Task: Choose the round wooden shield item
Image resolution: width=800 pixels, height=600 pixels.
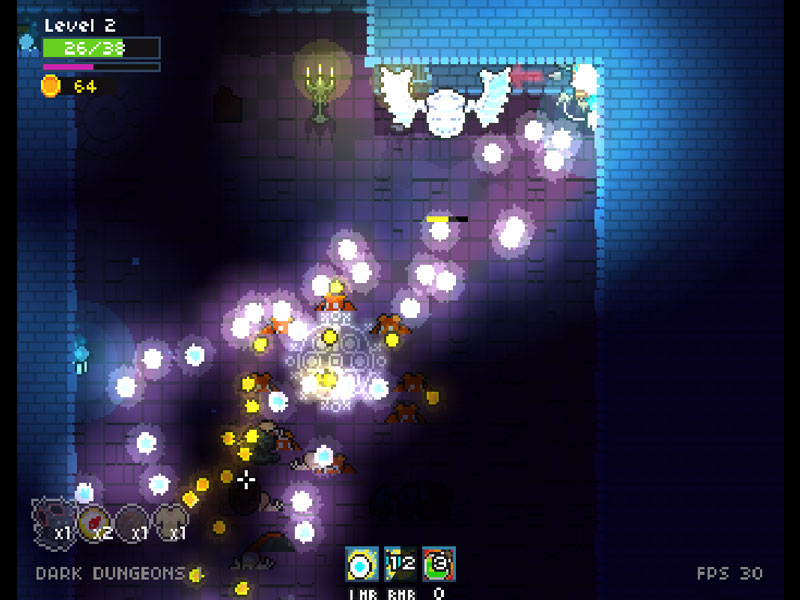Action: [133, 520]
